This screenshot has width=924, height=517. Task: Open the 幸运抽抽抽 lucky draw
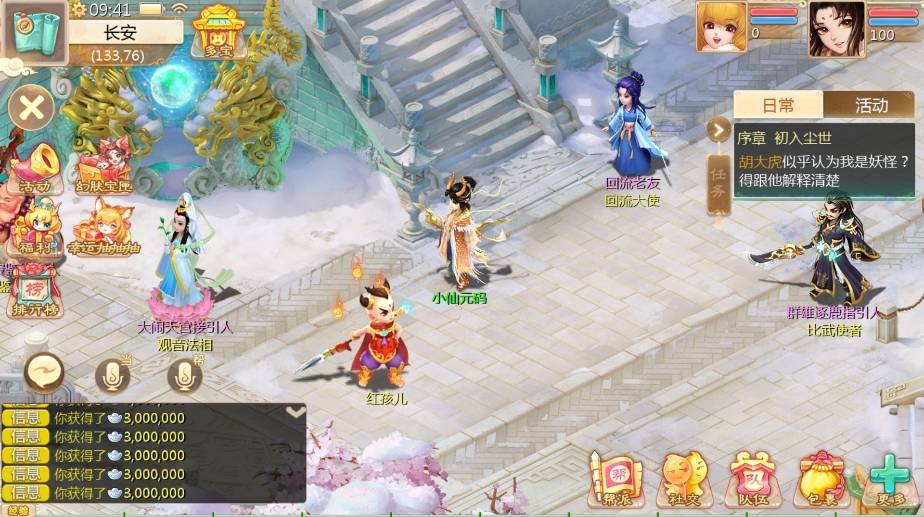[x=104, y=228]
